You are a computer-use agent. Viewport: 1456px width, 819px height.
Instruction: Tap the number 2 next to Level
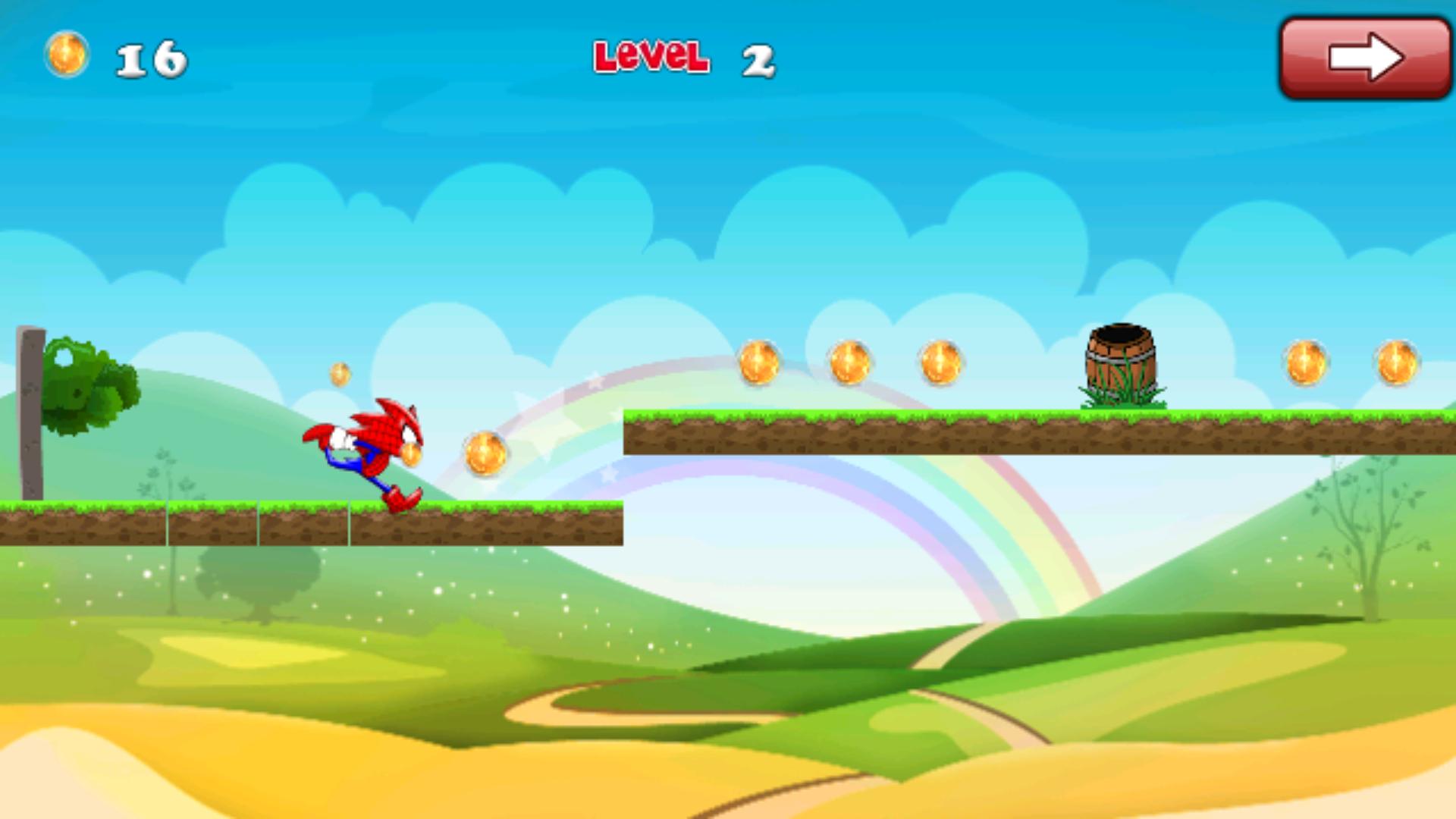pyautogui.click(x=758, y=59)
